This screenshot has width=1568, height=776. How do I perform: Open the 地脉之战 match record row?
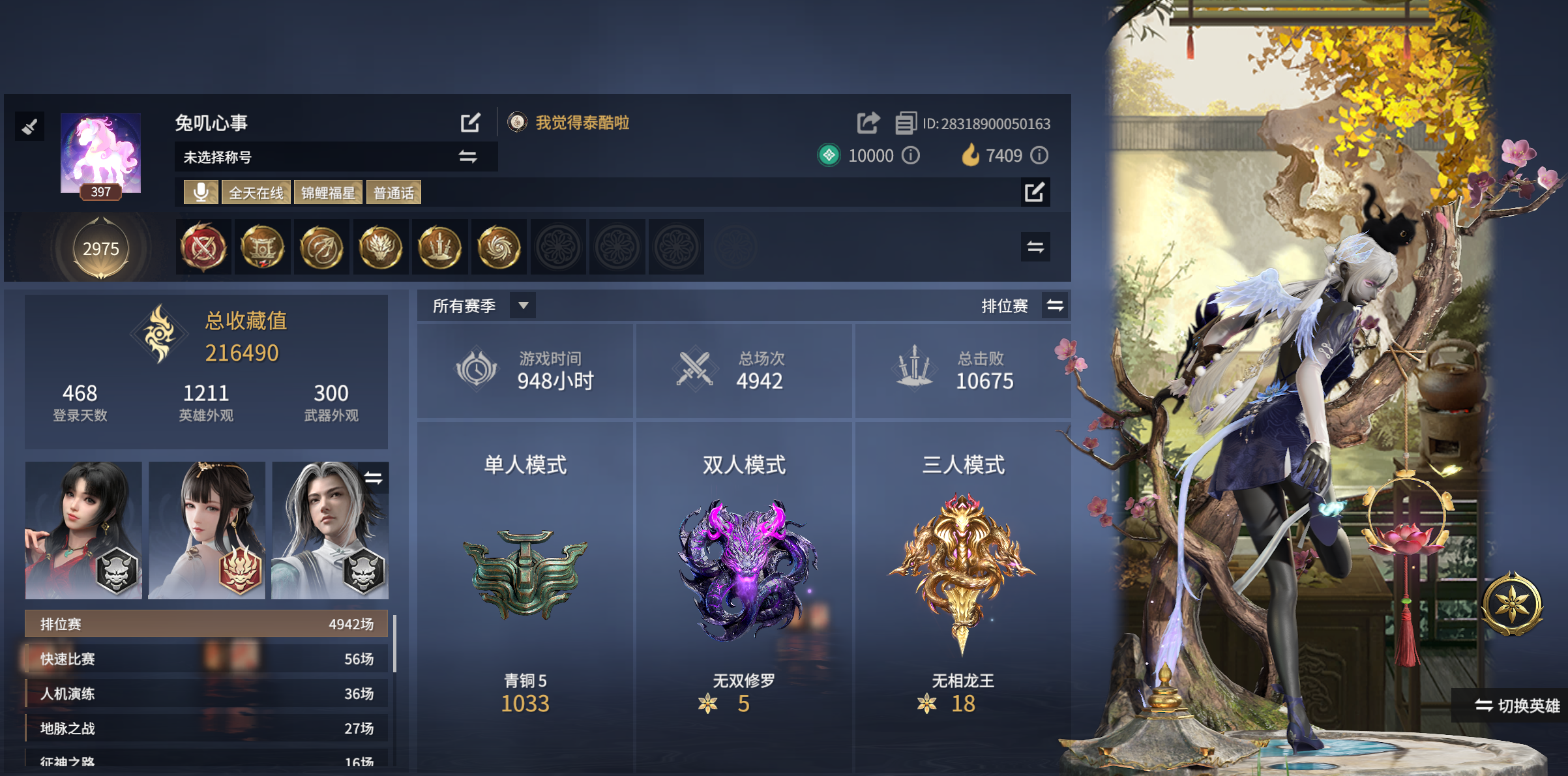(206, 728)
